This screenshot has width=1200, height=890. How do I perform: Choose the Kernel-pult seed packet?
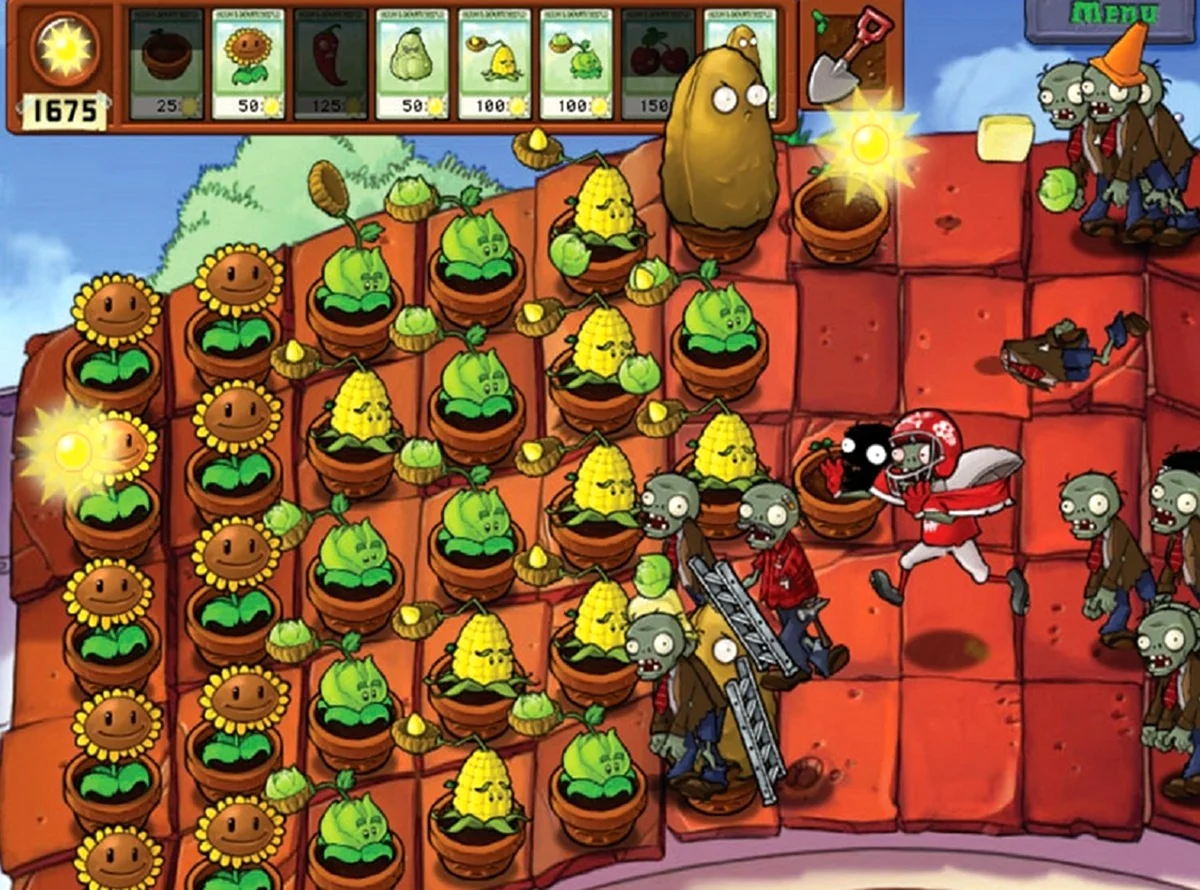[x=494, y=64]
